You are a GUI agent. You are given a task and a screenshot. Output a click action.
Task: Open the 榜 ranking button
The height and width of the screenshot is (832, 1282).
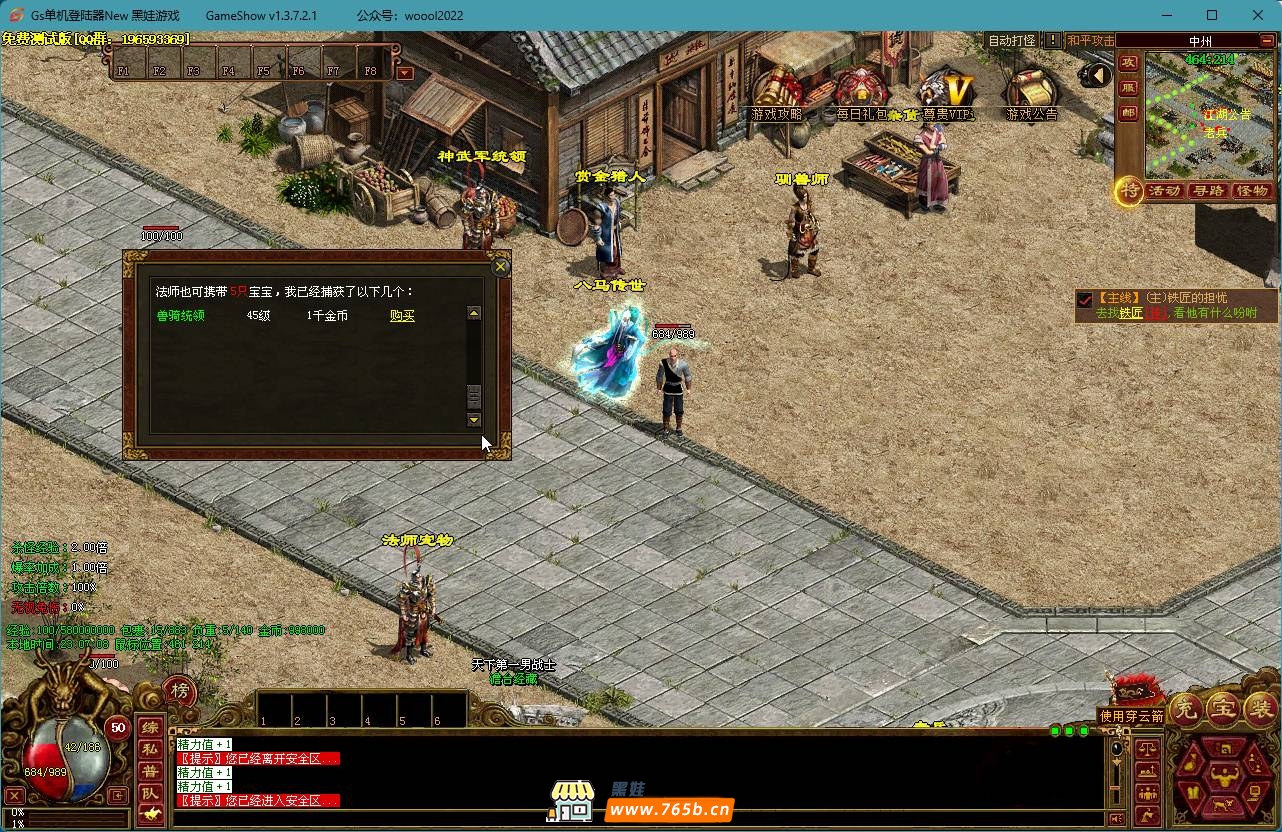click(179, 690)
